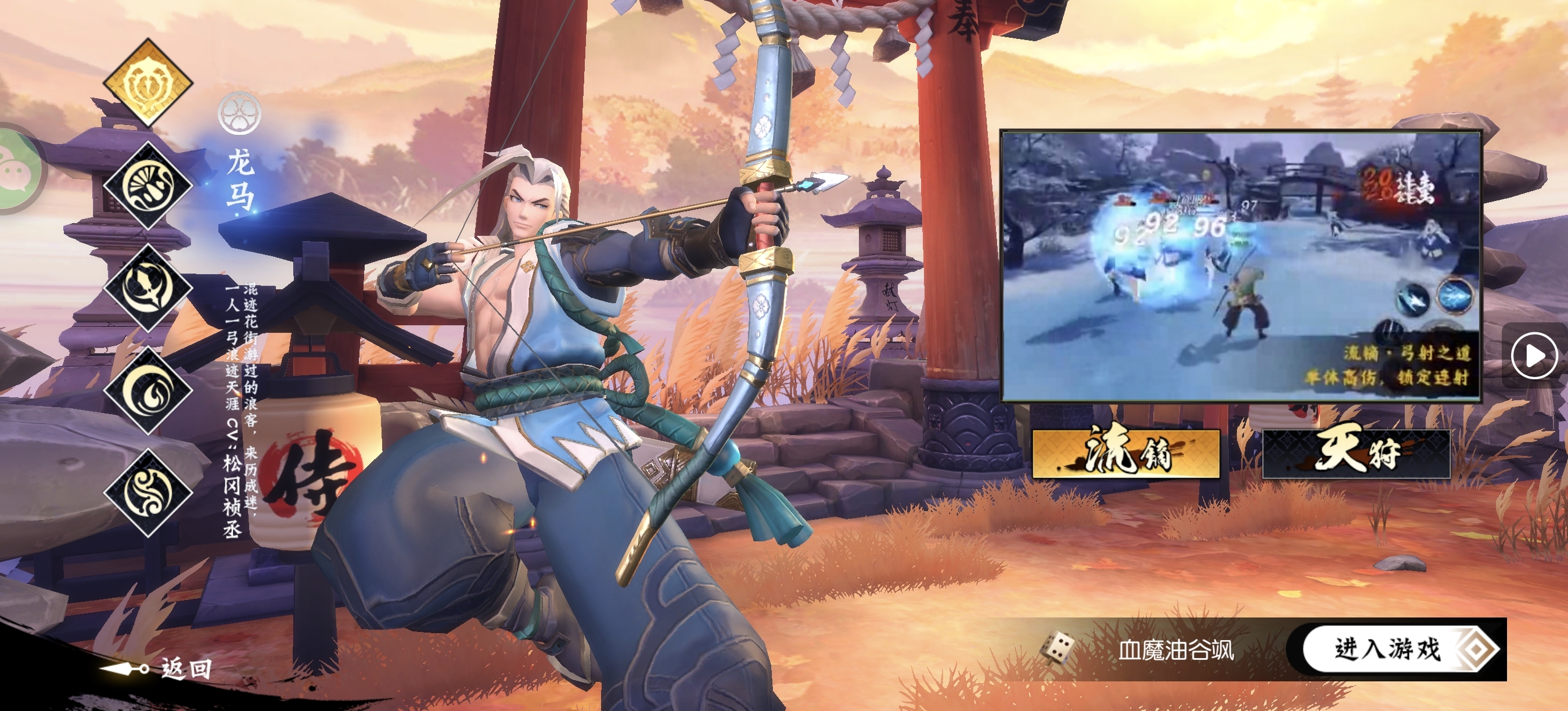The width and height of the screenshot is (1568, 711).
Task: Choose the curling cloud character emblem
Action: [148, 493]
